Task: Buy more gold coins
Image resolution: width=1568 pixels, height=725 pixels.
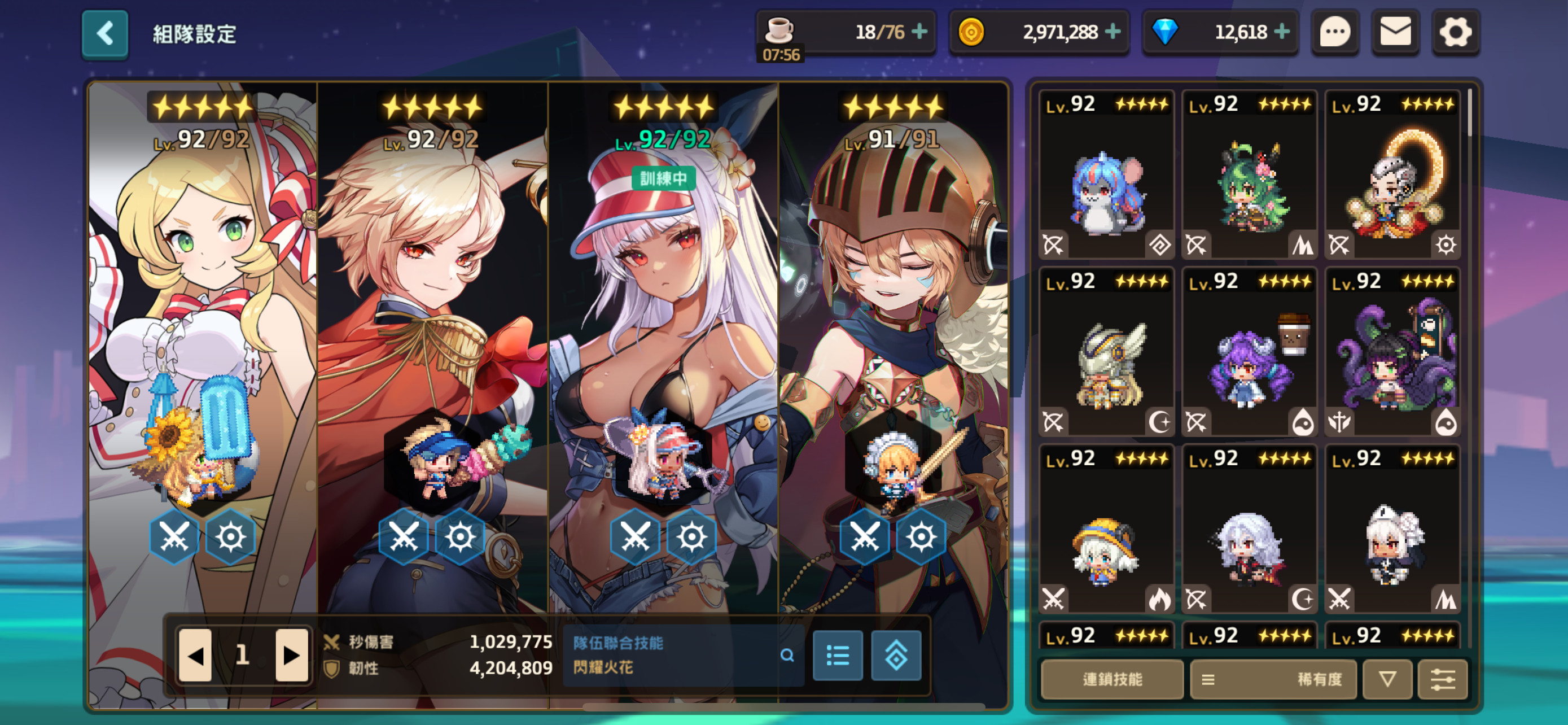Action: click(1113, 32)
